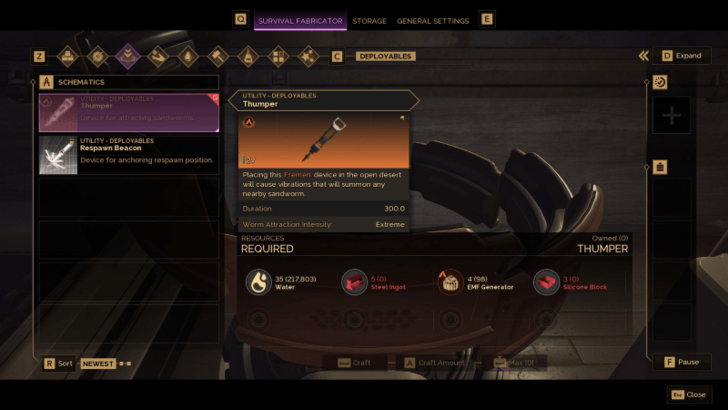Screen dimensions: 728x410
Task: Close the fabricator menu
Action: click(688, 394)
